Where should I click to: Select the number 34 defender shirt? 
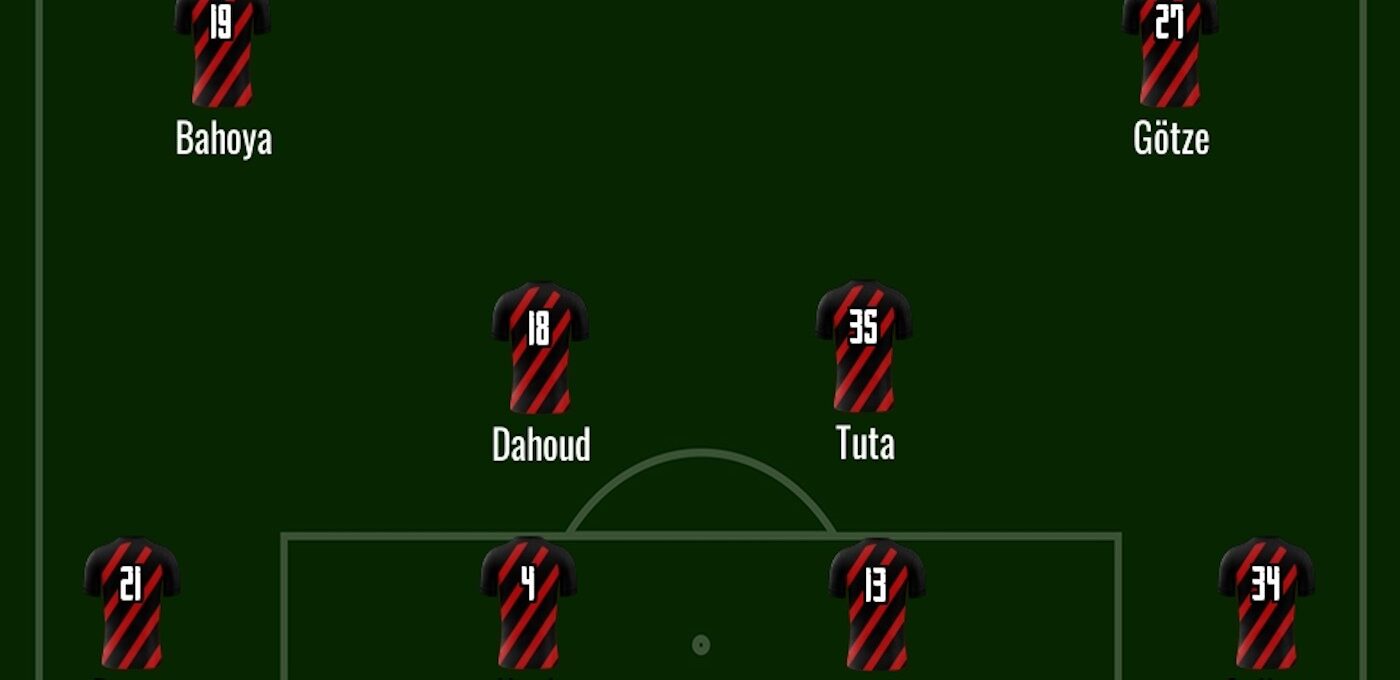click(1266, 603)
